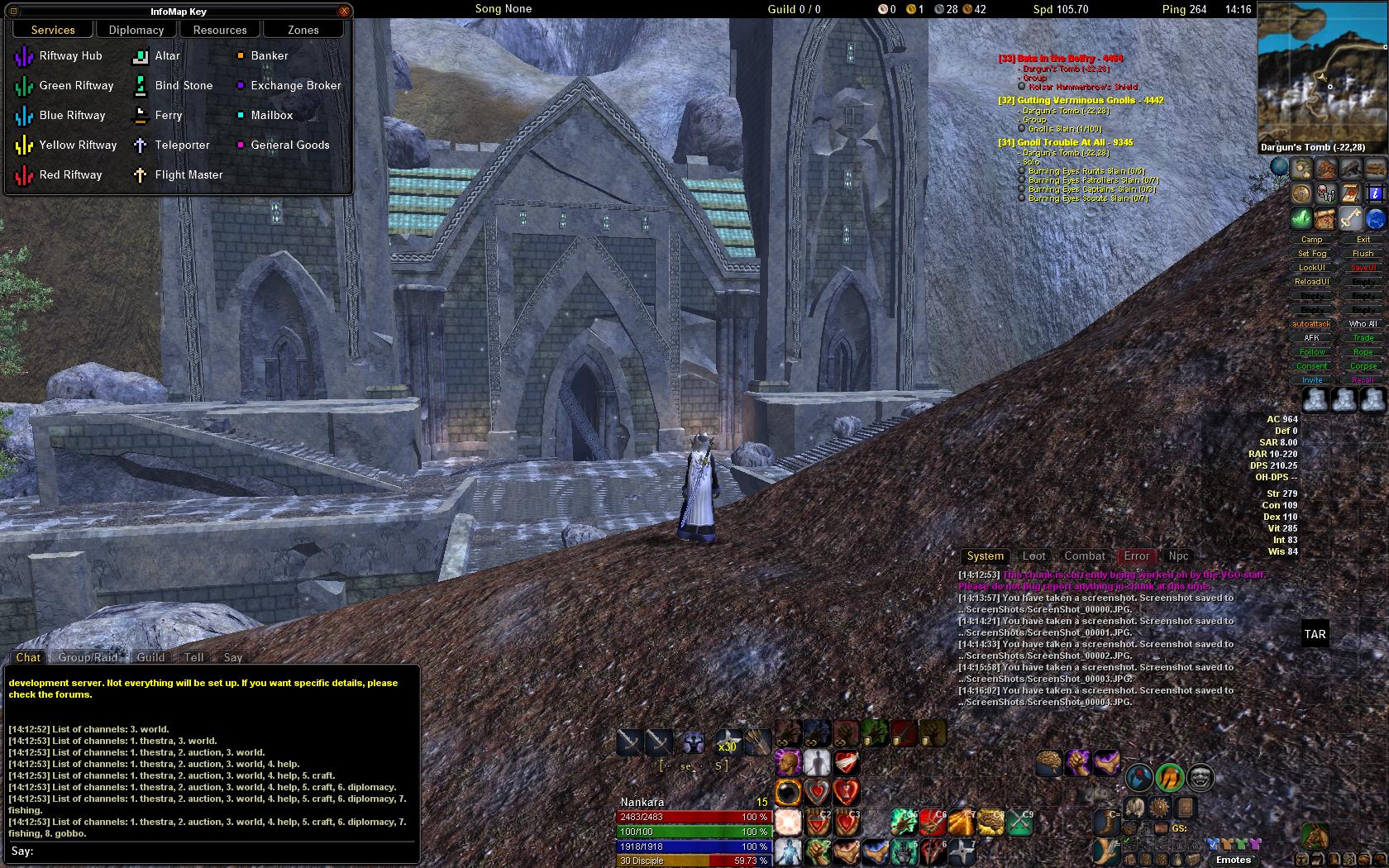Open the Emotes menu
This screenshot has height=868, width=1389.
(x=1234, y=860)
